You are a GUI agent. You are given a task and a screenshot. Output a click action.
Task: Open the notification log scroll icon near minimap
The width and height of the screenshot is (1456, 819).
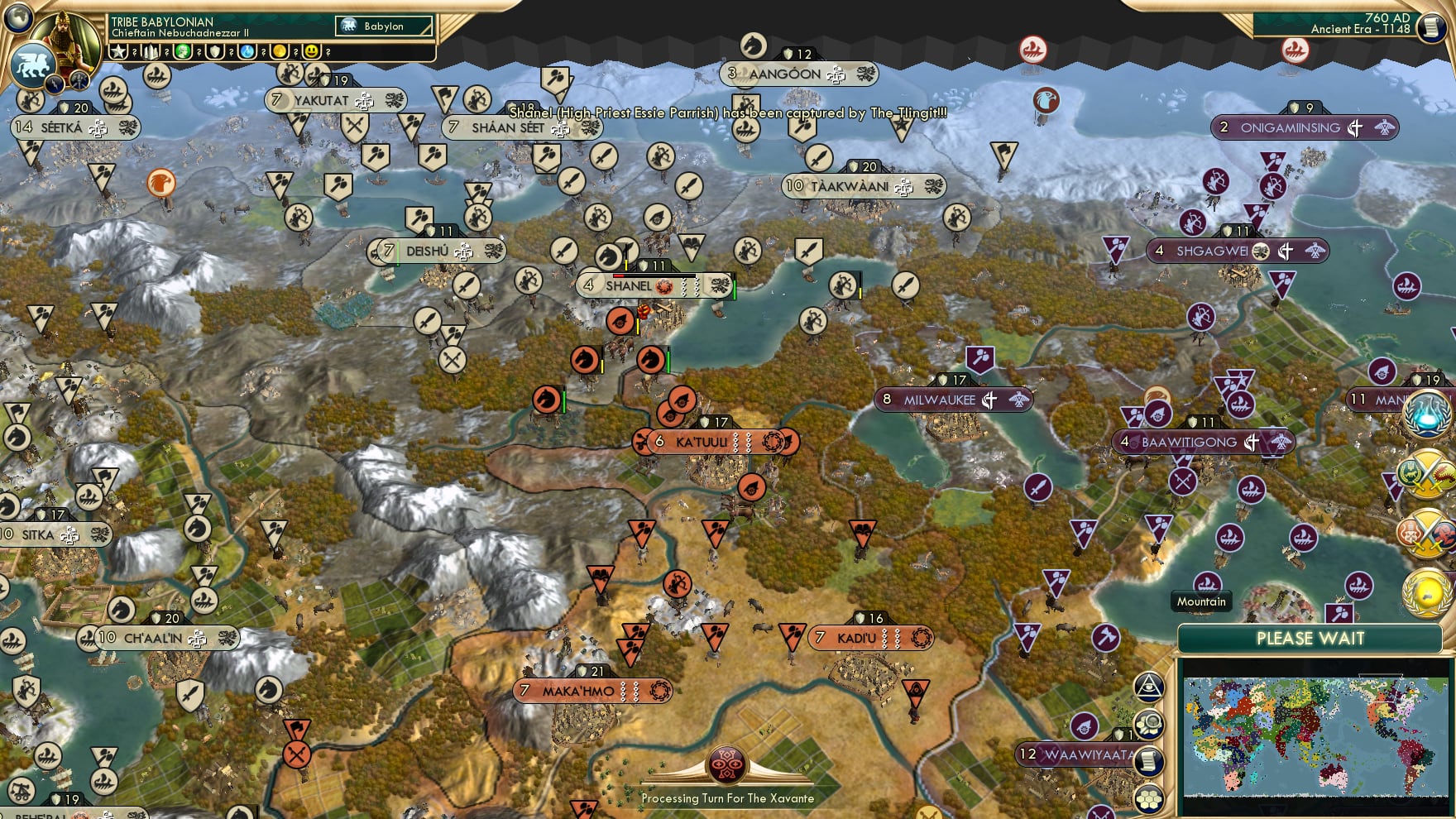coord(1149,759)
